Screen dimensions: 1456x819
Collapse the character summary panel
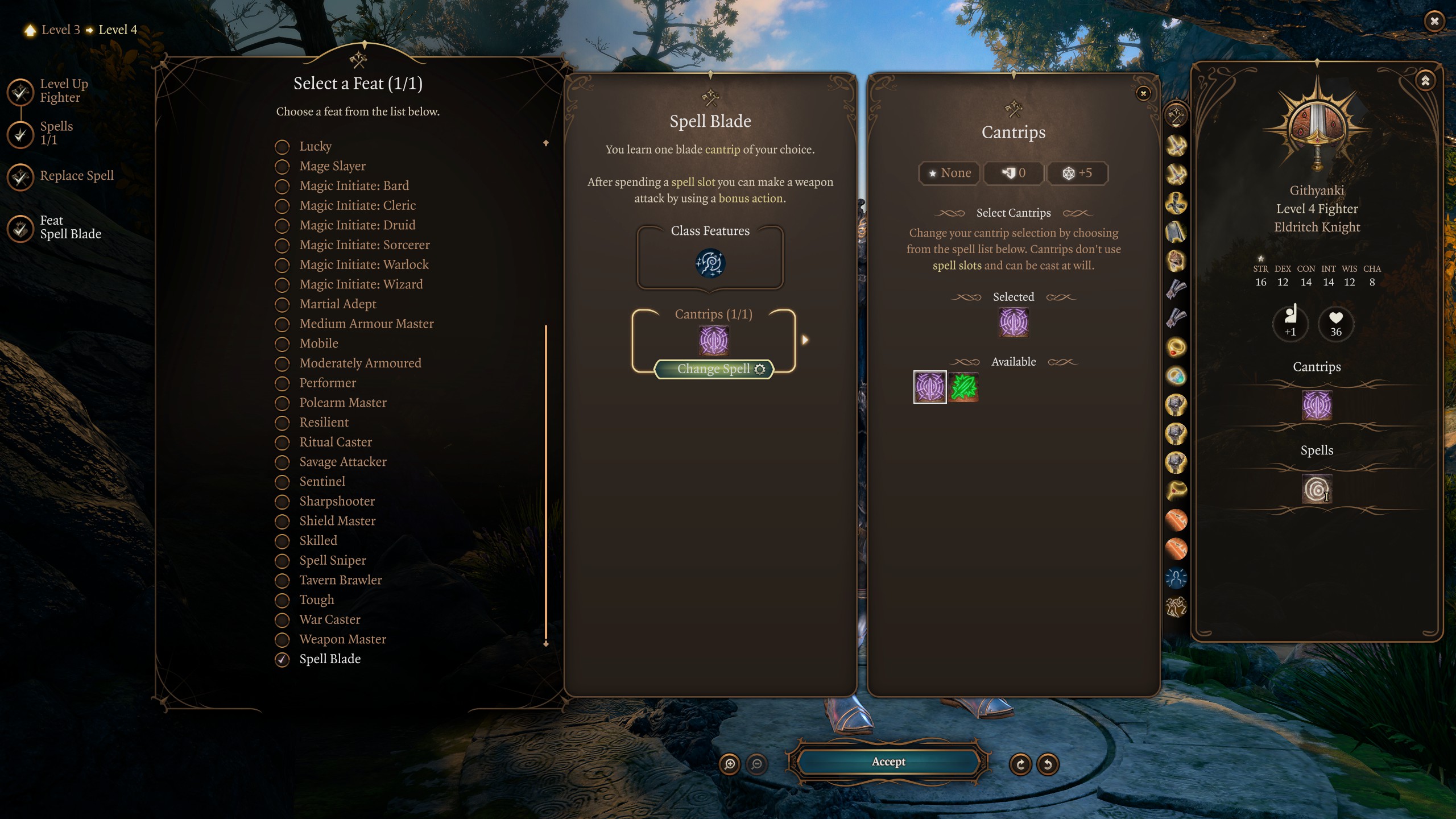(1425, 81)
